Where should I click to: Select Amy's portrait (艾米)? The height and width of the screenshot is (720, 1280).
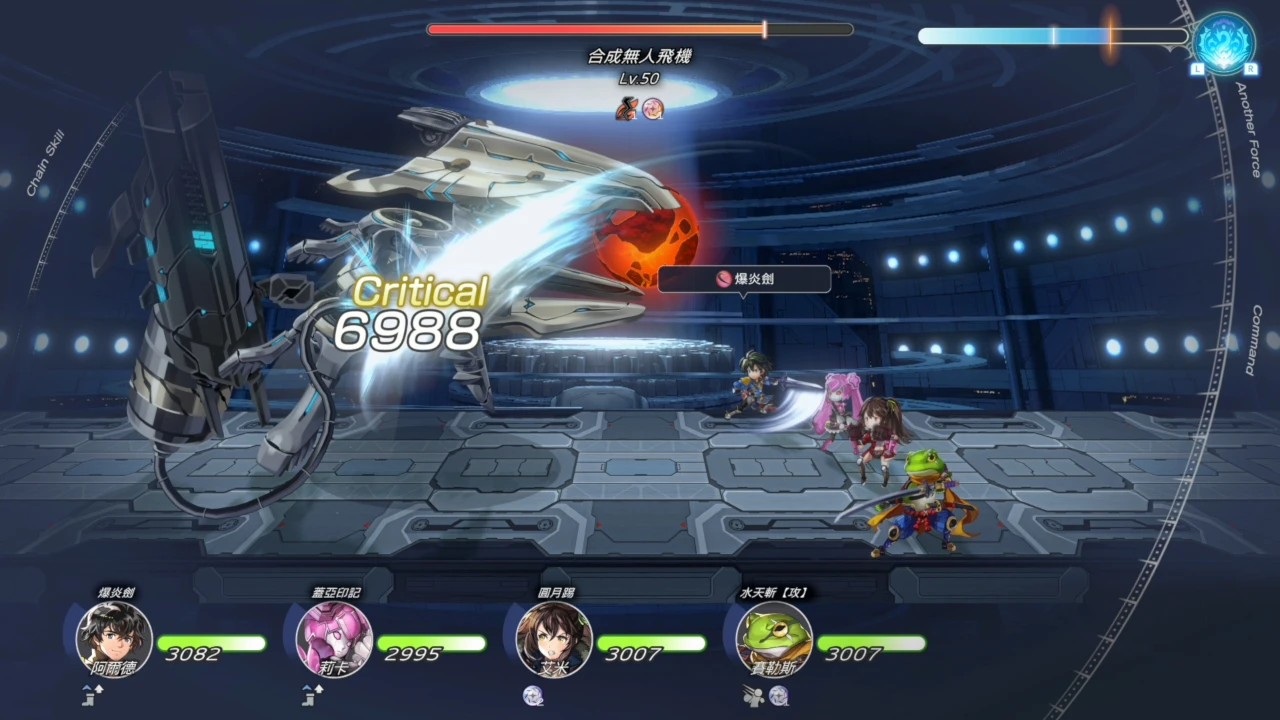(554, 638)
